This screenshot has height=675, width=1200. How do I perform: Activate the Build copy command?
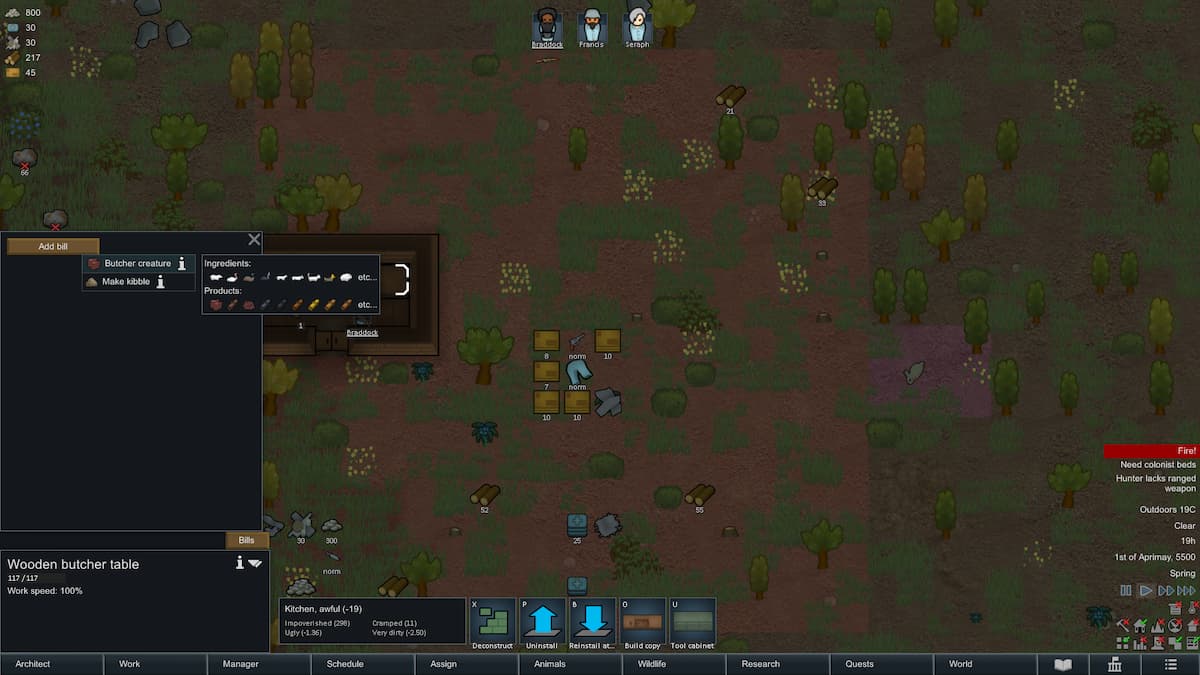pos(642,623)
